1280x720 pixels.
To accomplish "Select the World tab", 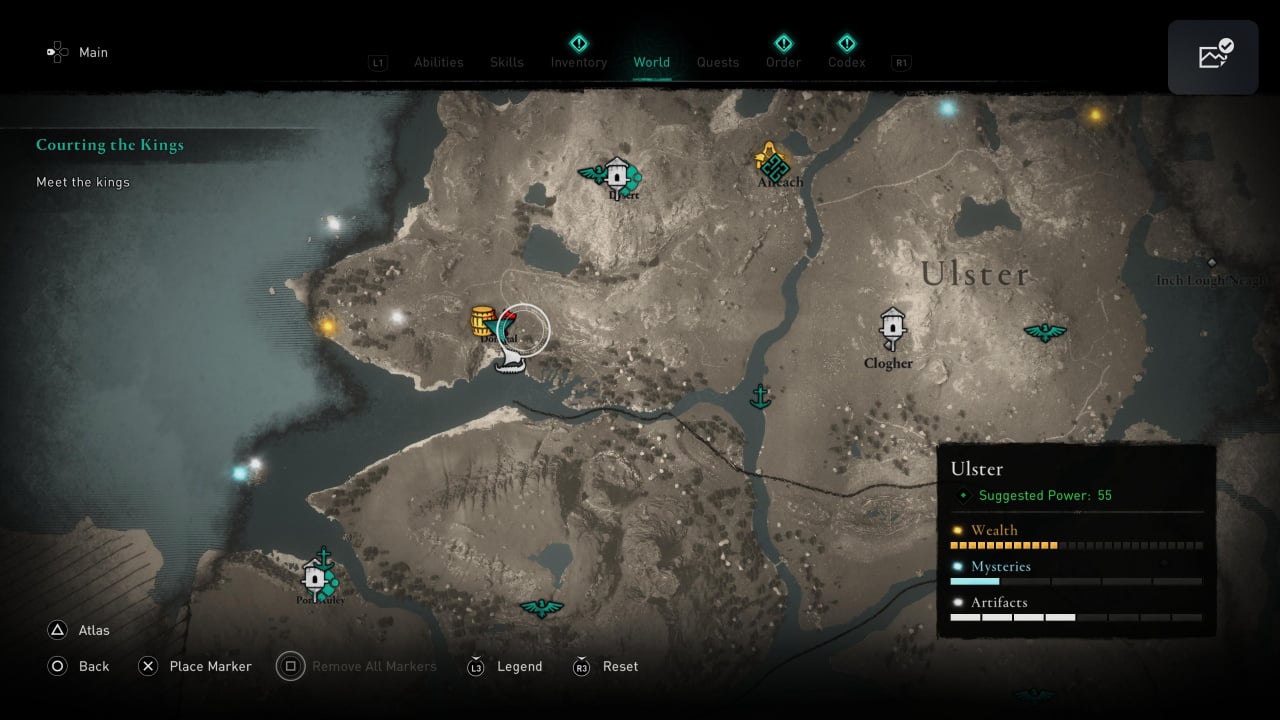I will pos(651,62).
